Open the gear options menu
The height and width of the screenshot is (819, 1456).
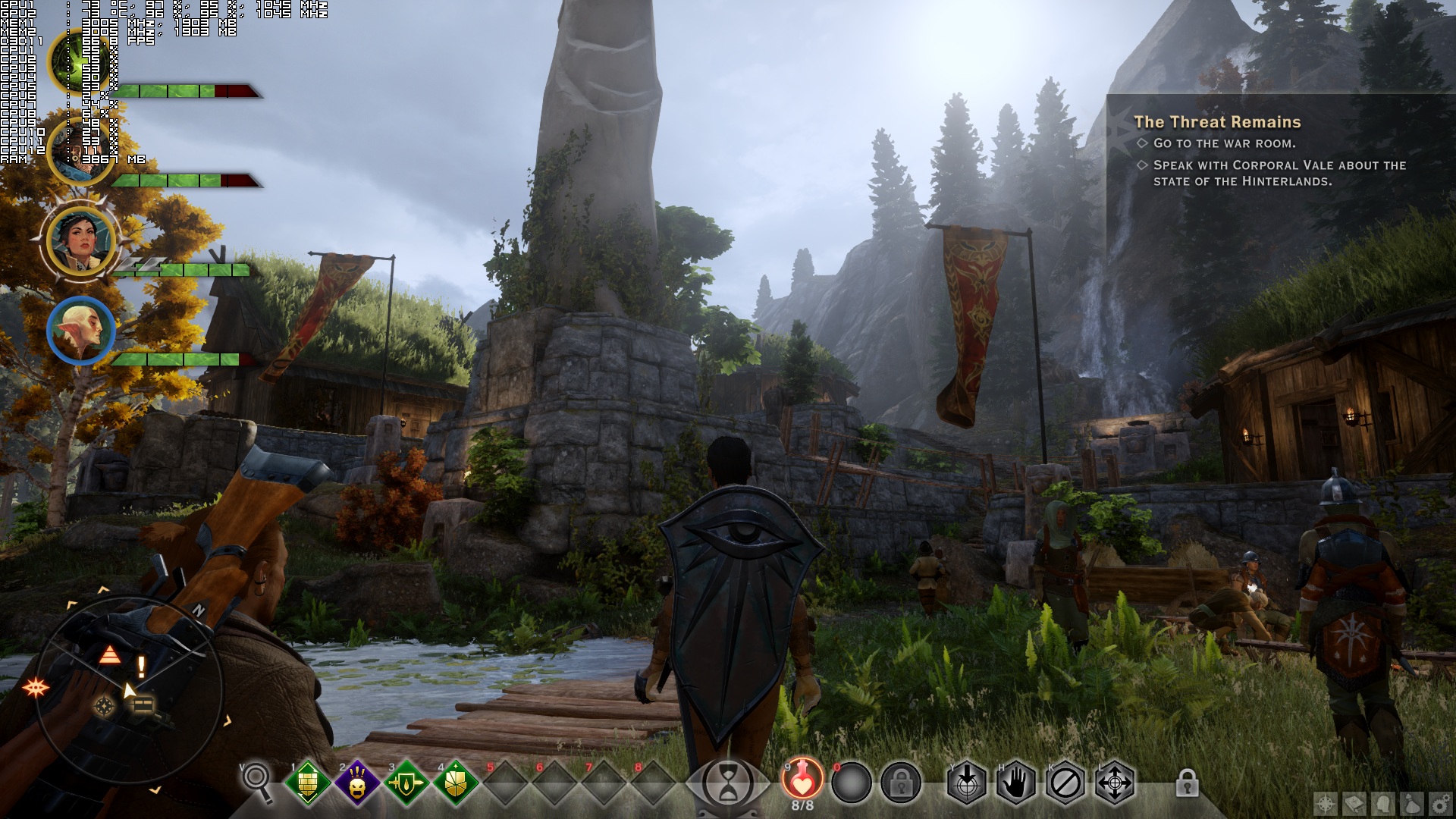pyautogui.click(x=1441, y=805)
